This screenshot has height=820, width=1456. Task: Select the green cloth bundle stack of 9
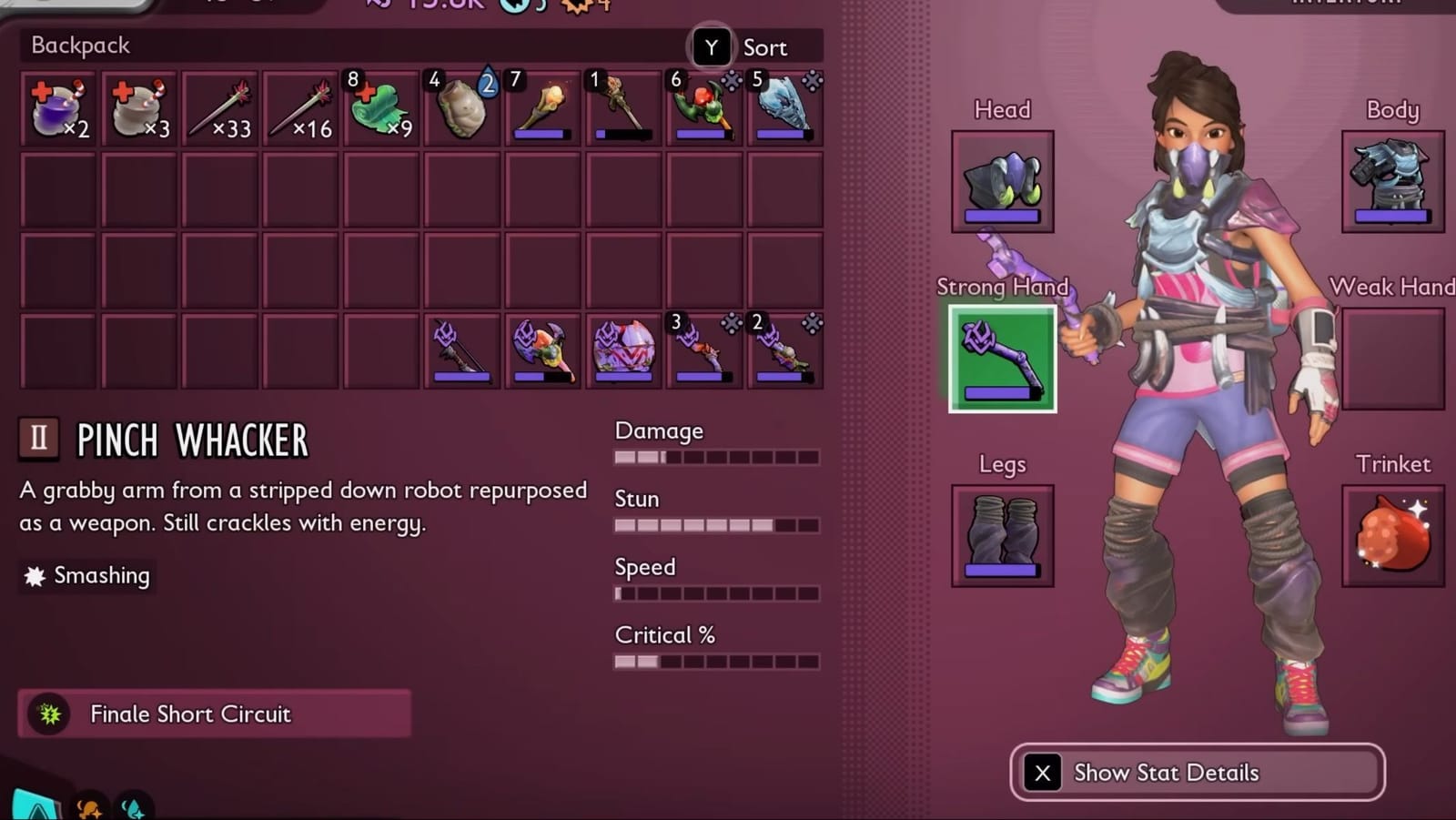[x=380, y=105]
